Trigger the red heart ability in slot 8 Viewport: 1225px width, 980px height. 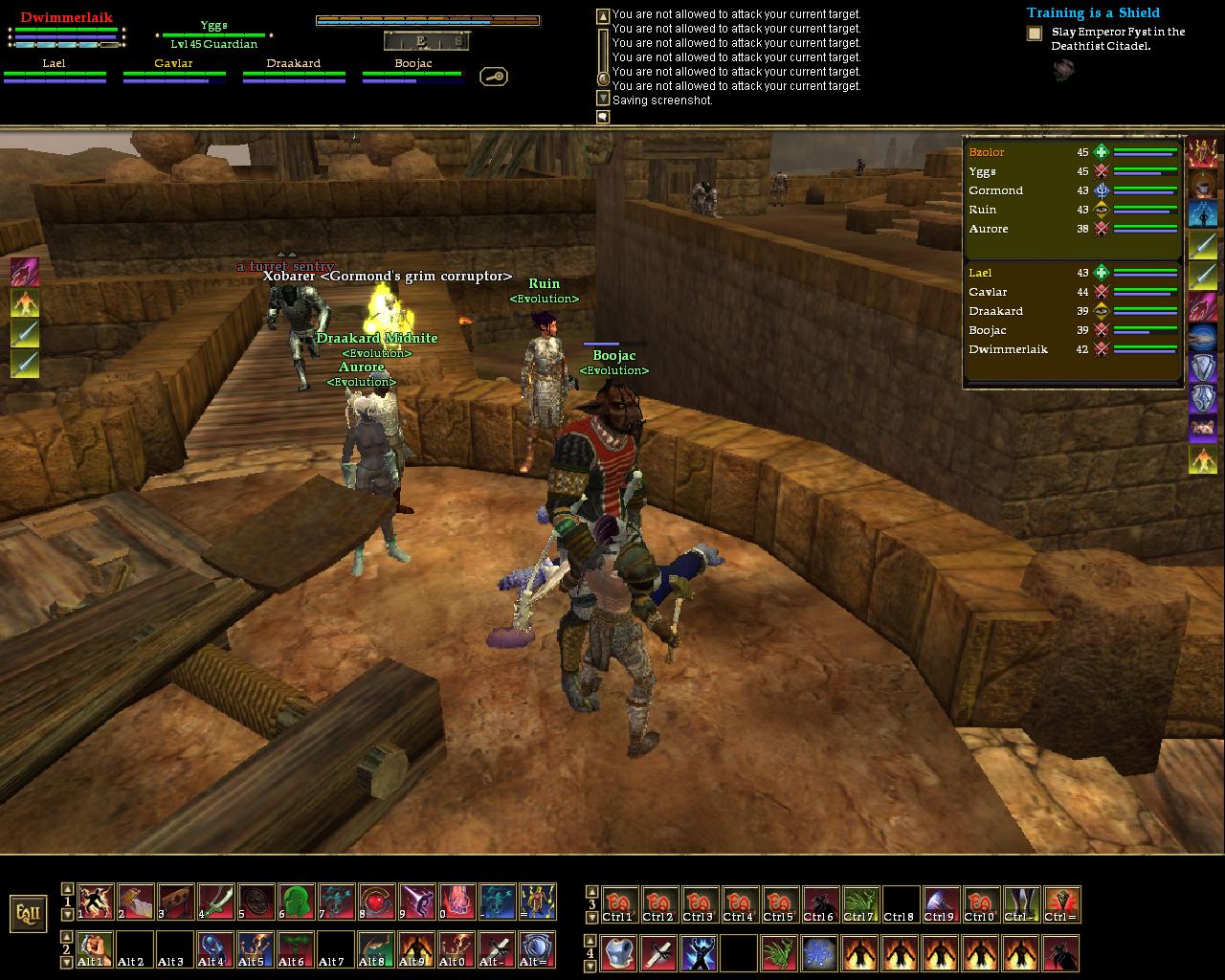[x=376, y=902]
